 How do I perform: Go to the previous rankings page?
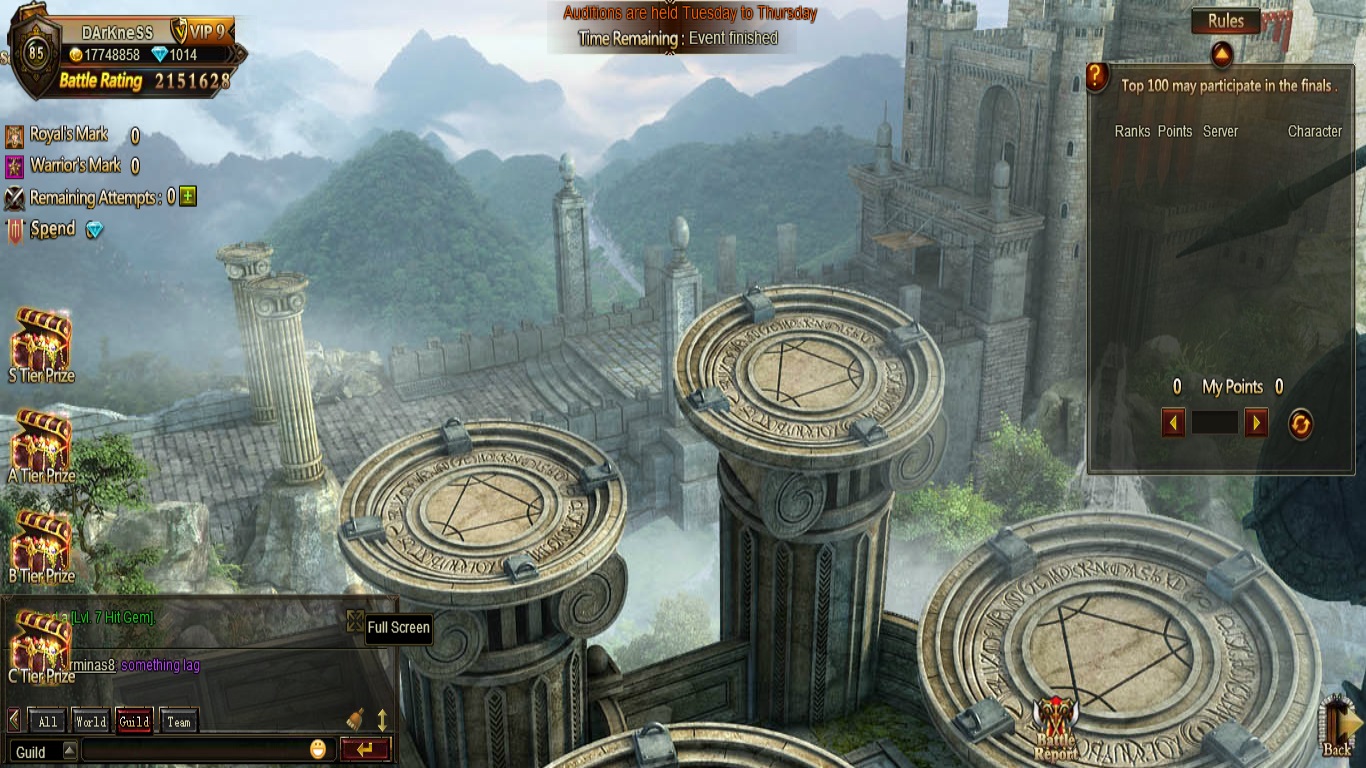pyautogui.click(x=1173, y=423)
